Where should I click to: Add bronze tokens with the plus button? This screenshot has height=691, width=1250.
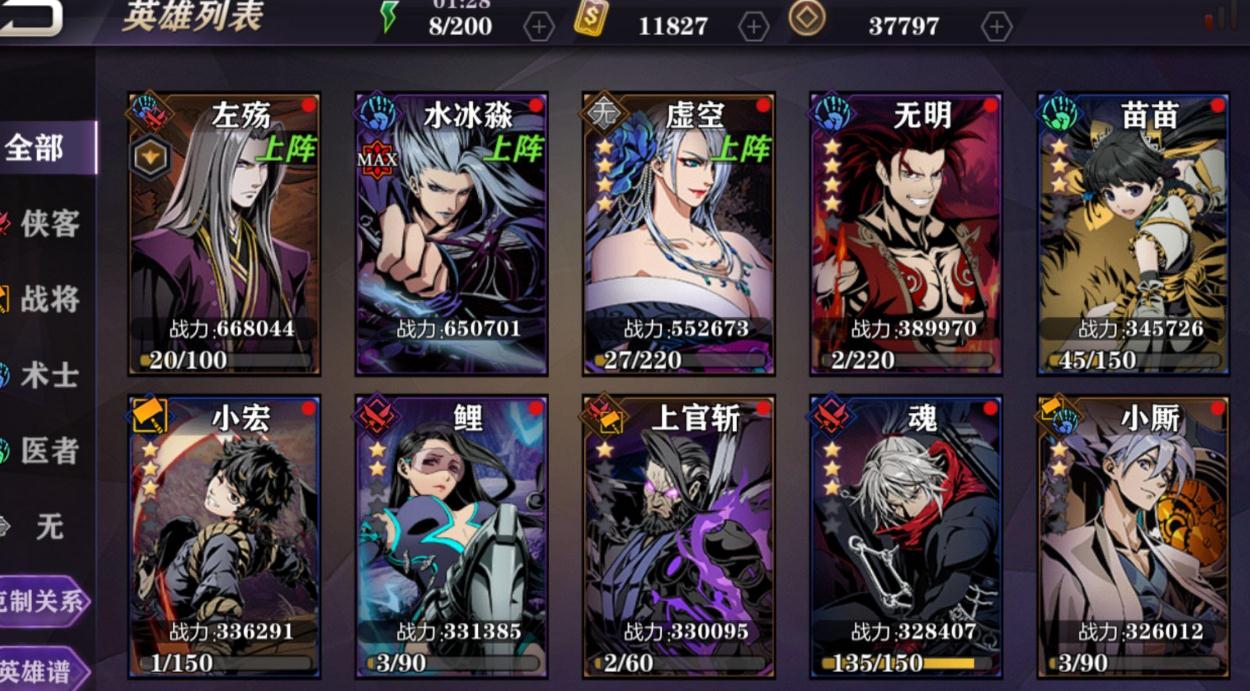pos(996,27)
